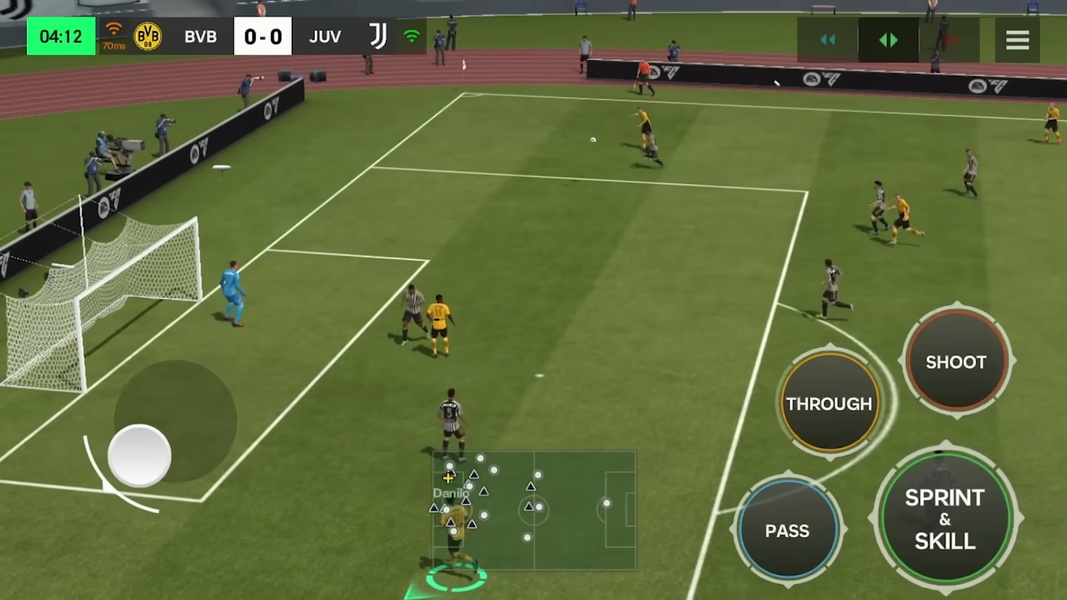Tap the PASS button
This screenshot has height=600, width=1067.
(787, 531)
